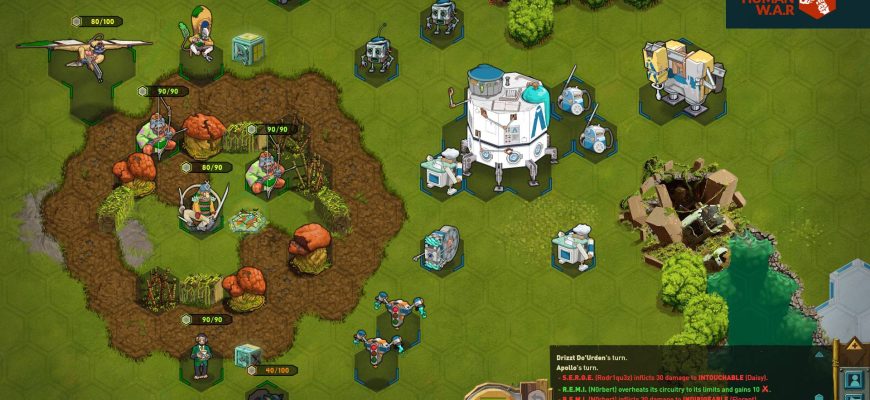Screen dimensions: 870x400
Task: Click the combat log text panel
Action: (x=690, y=375)
